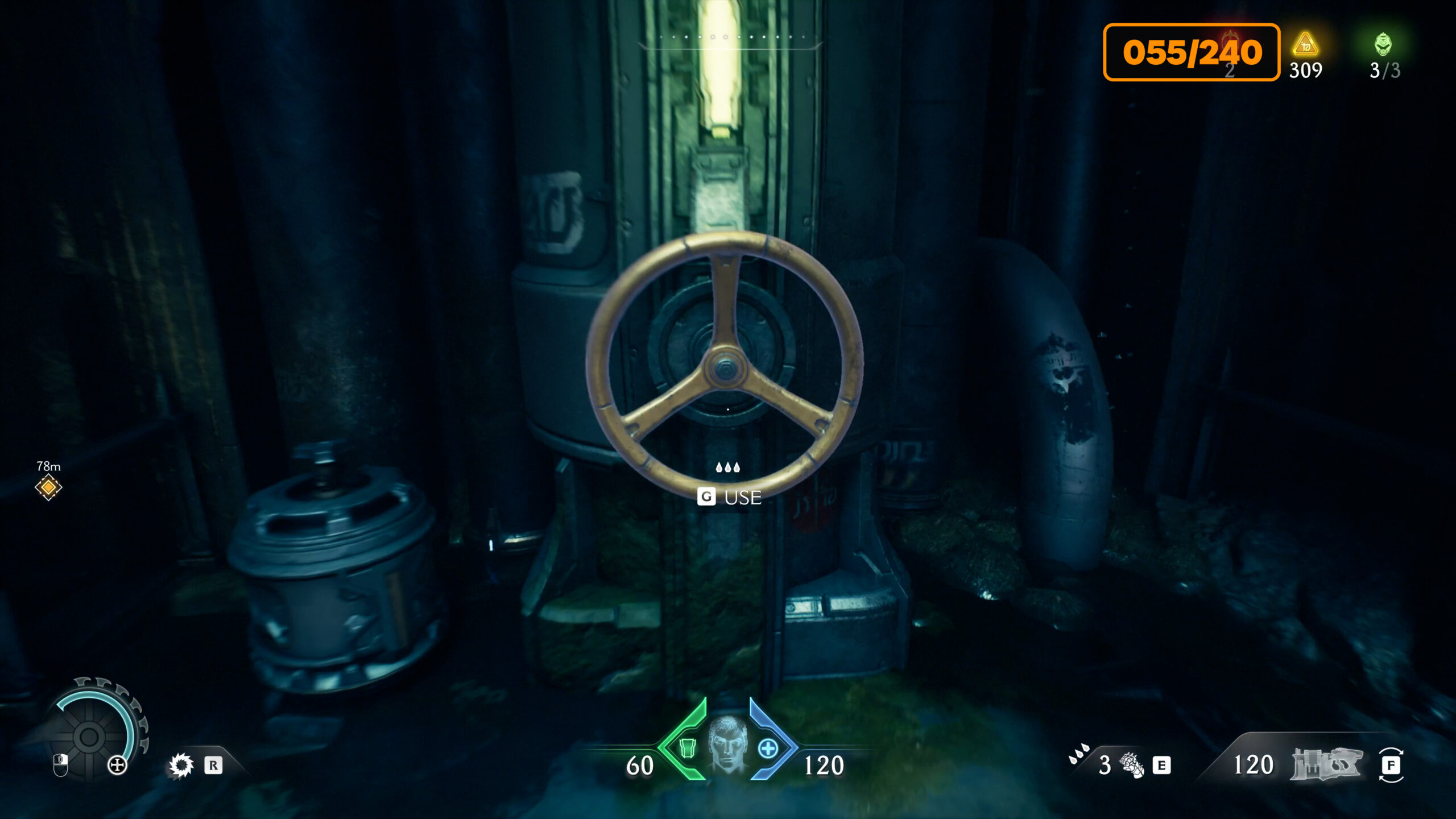The image size is (1456, 819).
Task: Click the green Slayer helmet lives icon
Action: 1383,44
